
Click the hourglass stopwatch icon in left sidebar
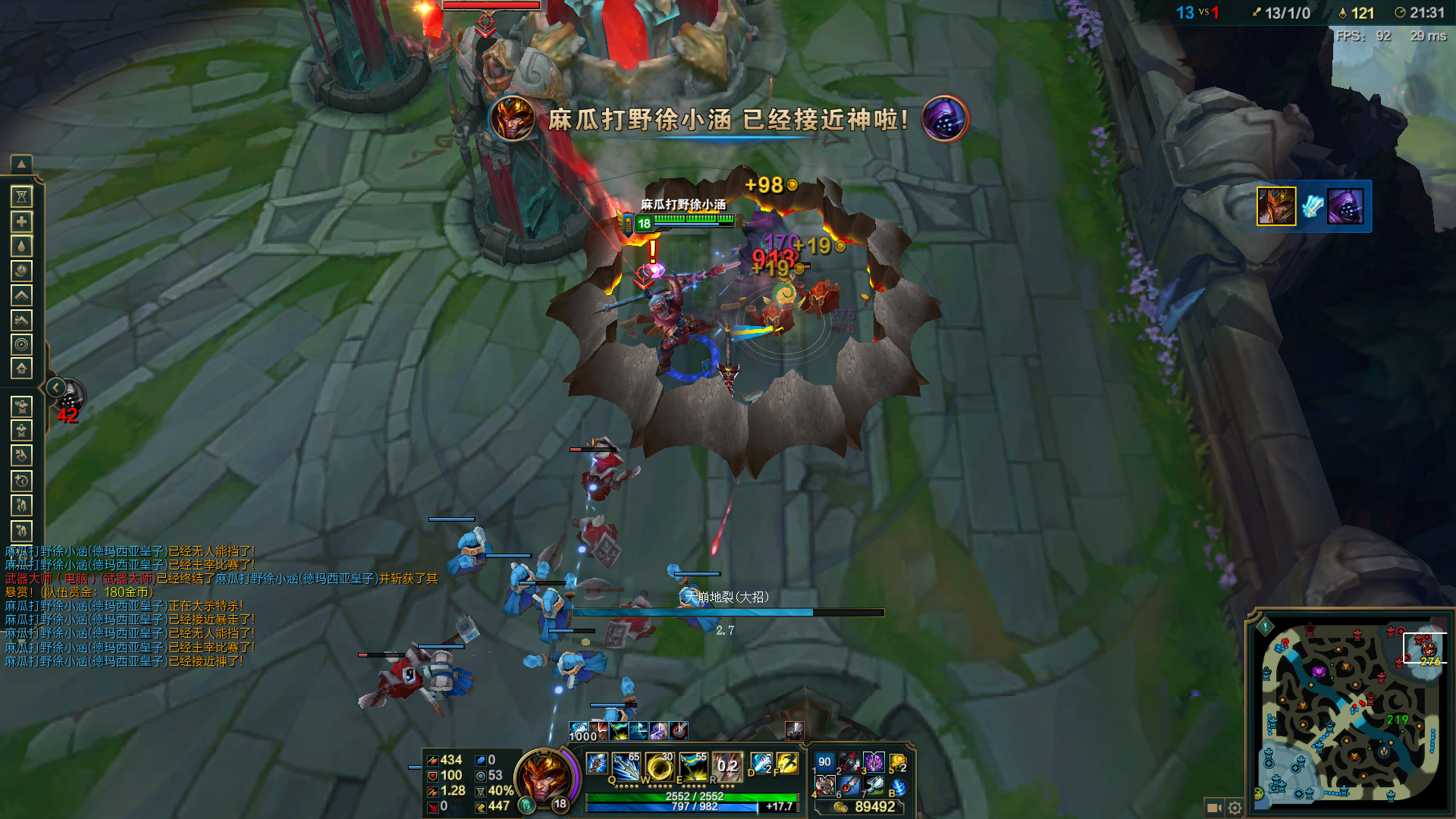(22, 197)
